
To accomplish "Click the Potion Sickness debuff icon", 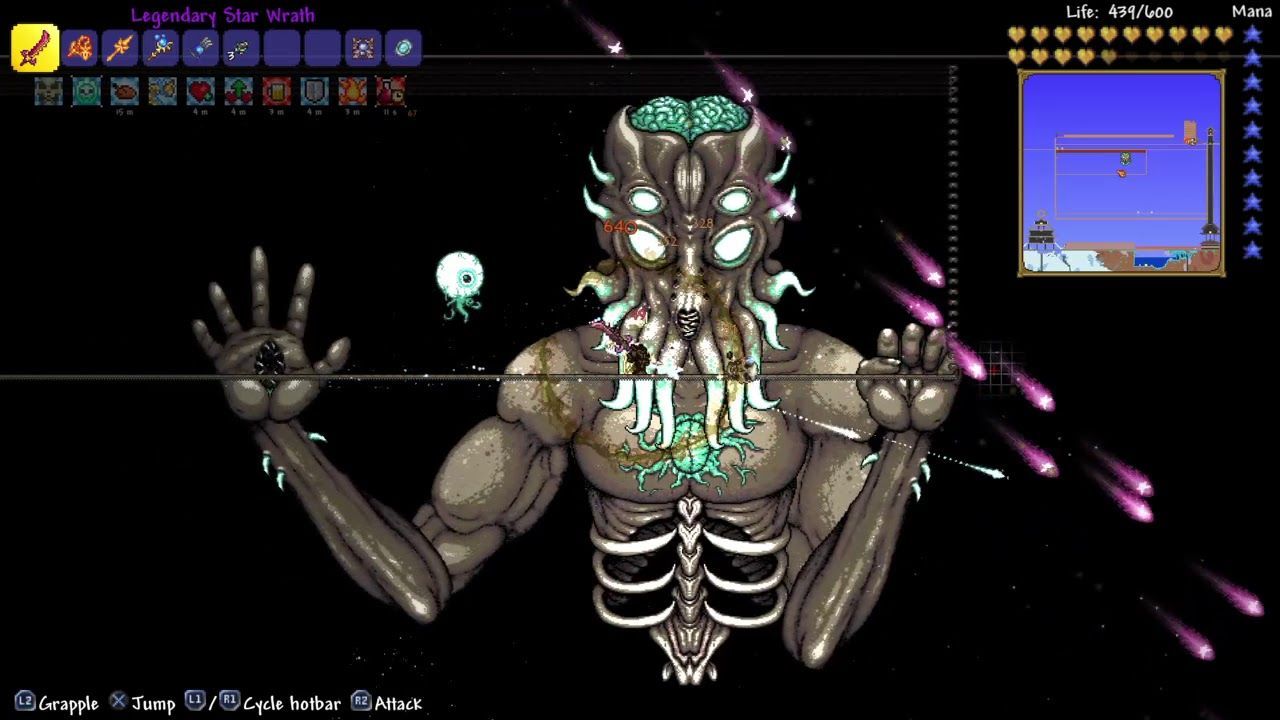I will tap(391, 91).
